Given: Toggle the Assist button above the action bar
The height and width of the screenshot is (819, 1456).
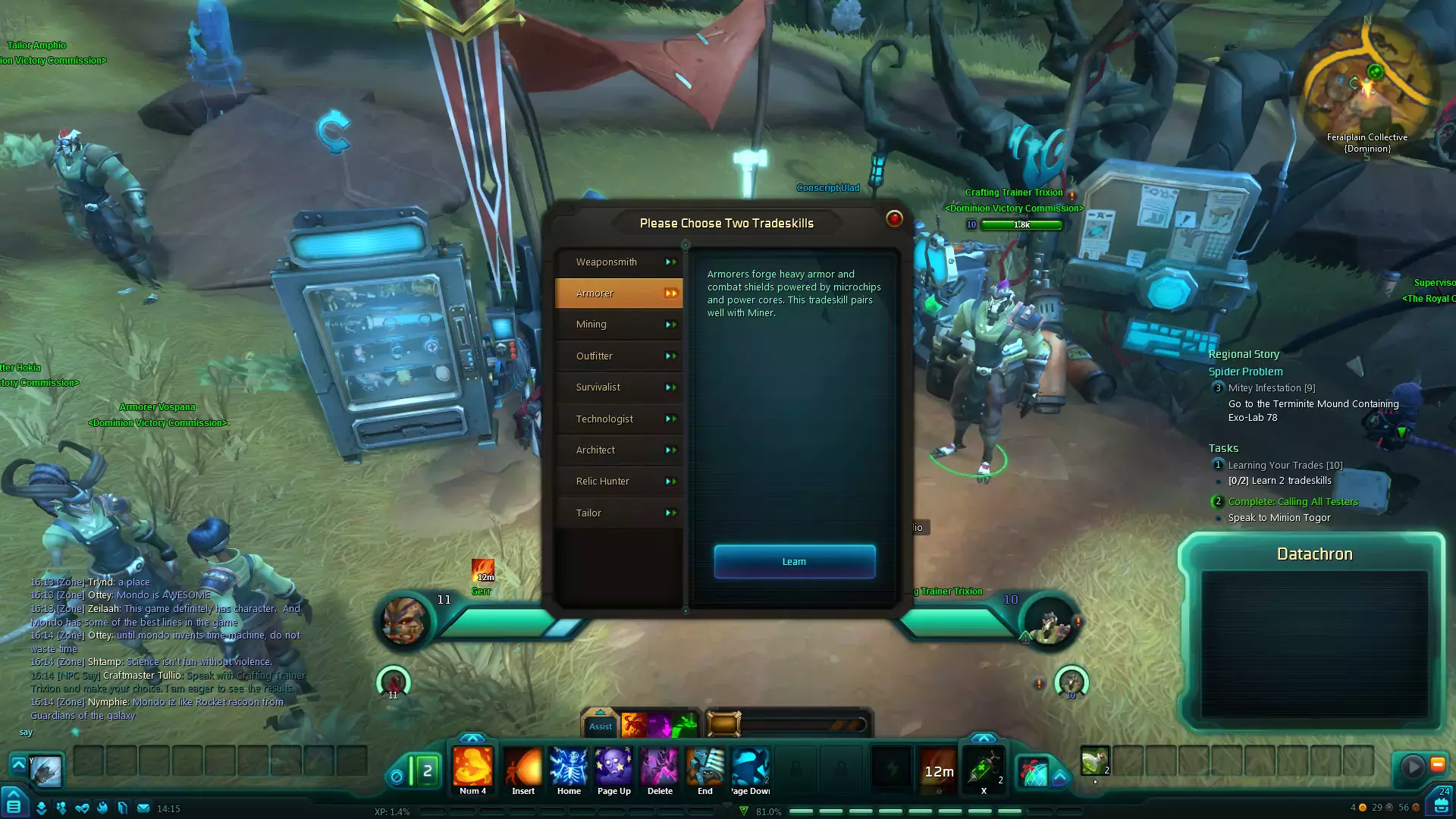Looking at the screenshot, I should 601,726.
